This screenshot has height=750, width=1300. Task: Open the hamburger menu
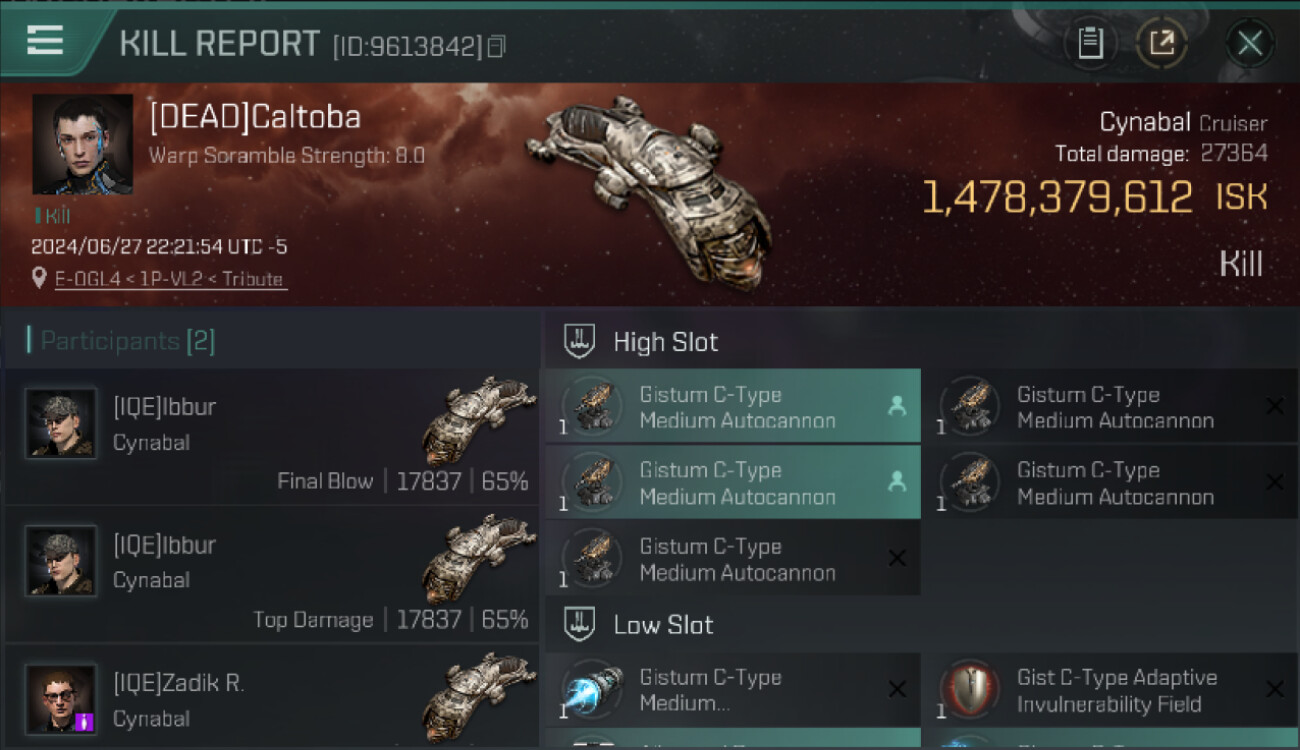click(x=45, y=41)
